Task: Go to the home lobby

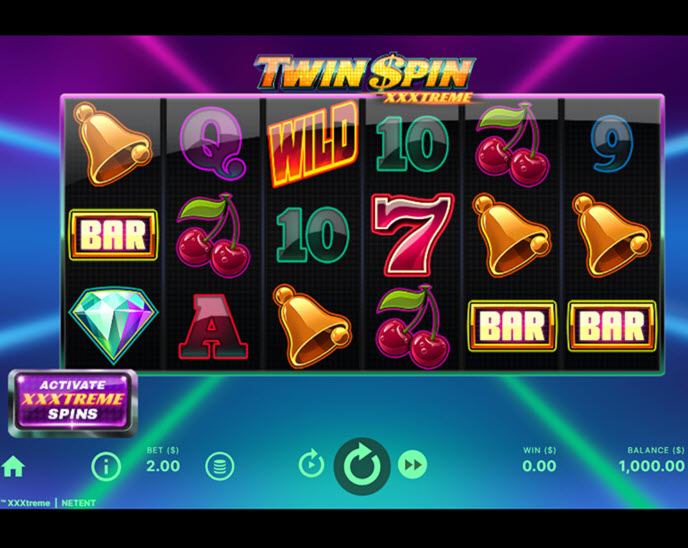Action: 13,466
